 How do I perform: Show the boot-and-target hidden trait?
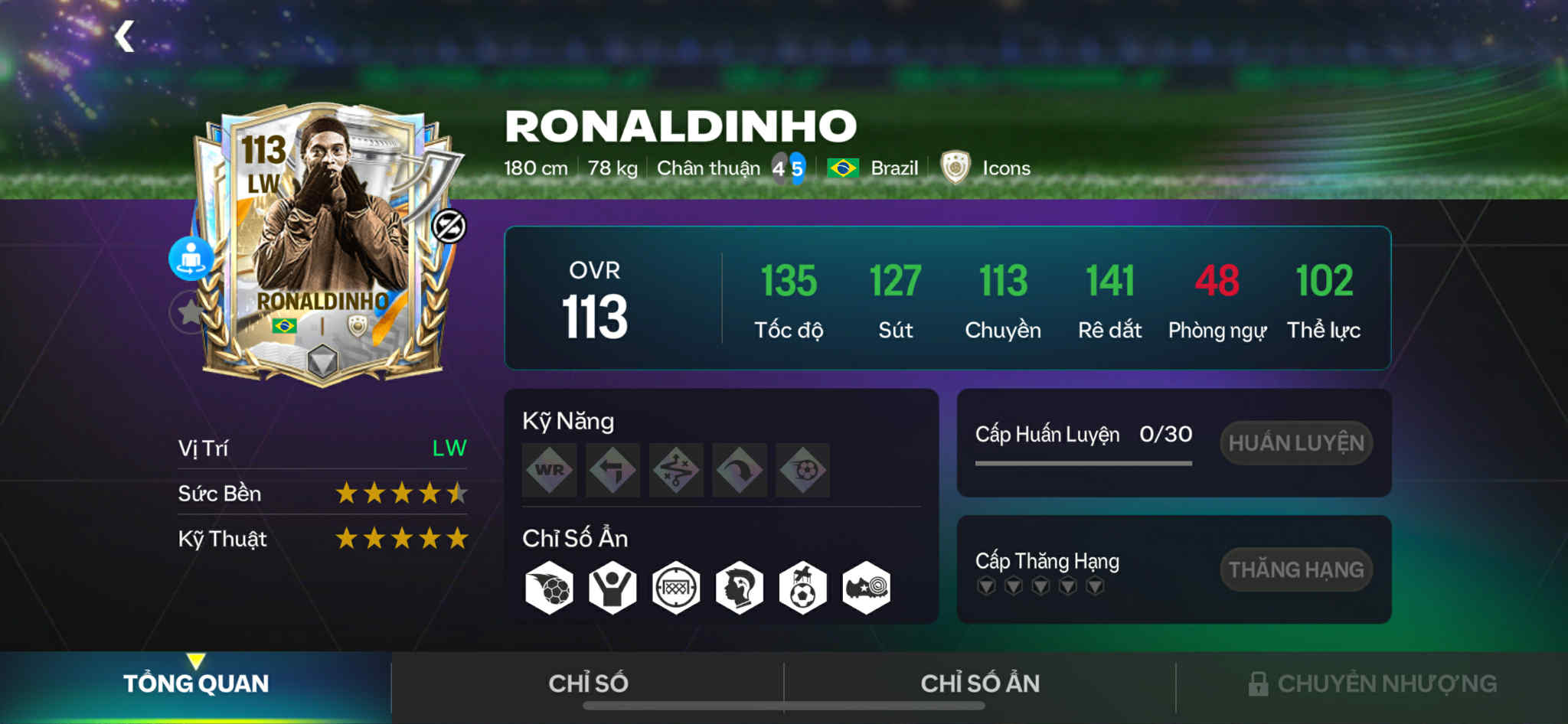pyautogui.click(x=866, y=589)
